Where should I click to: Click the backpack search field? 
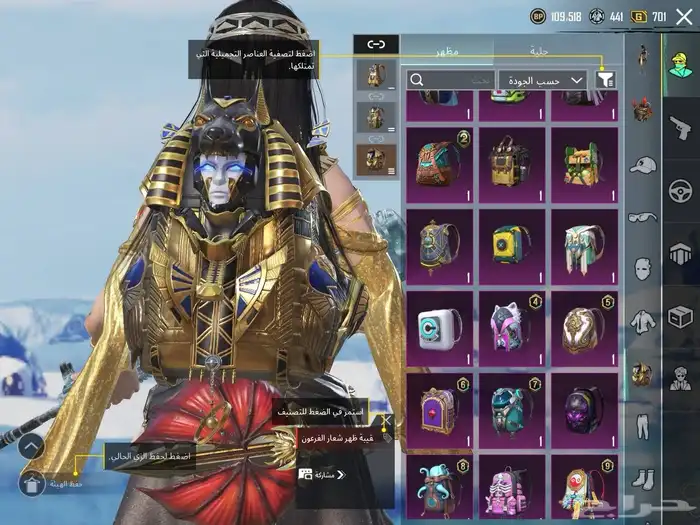pos(449,79)
